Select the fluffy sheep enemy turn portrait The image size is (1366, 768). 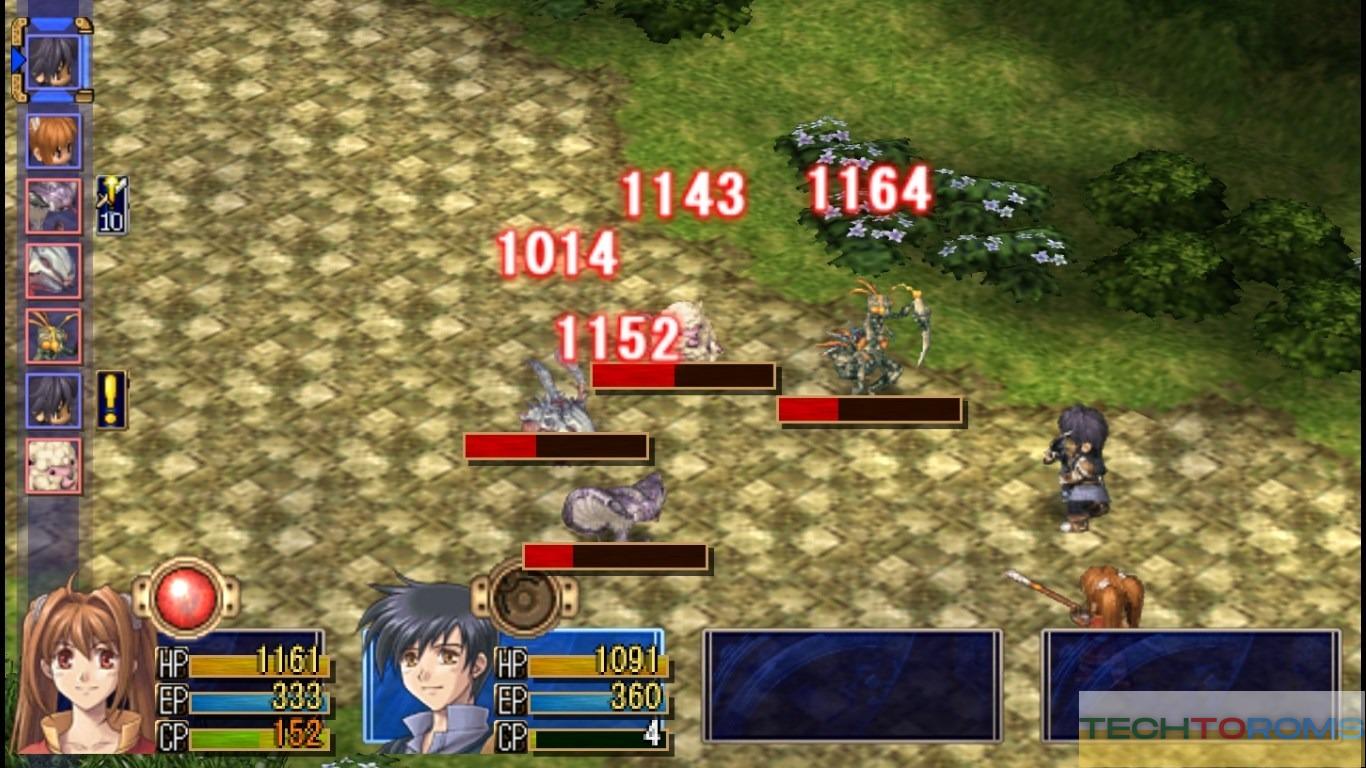tap(53, 465)
